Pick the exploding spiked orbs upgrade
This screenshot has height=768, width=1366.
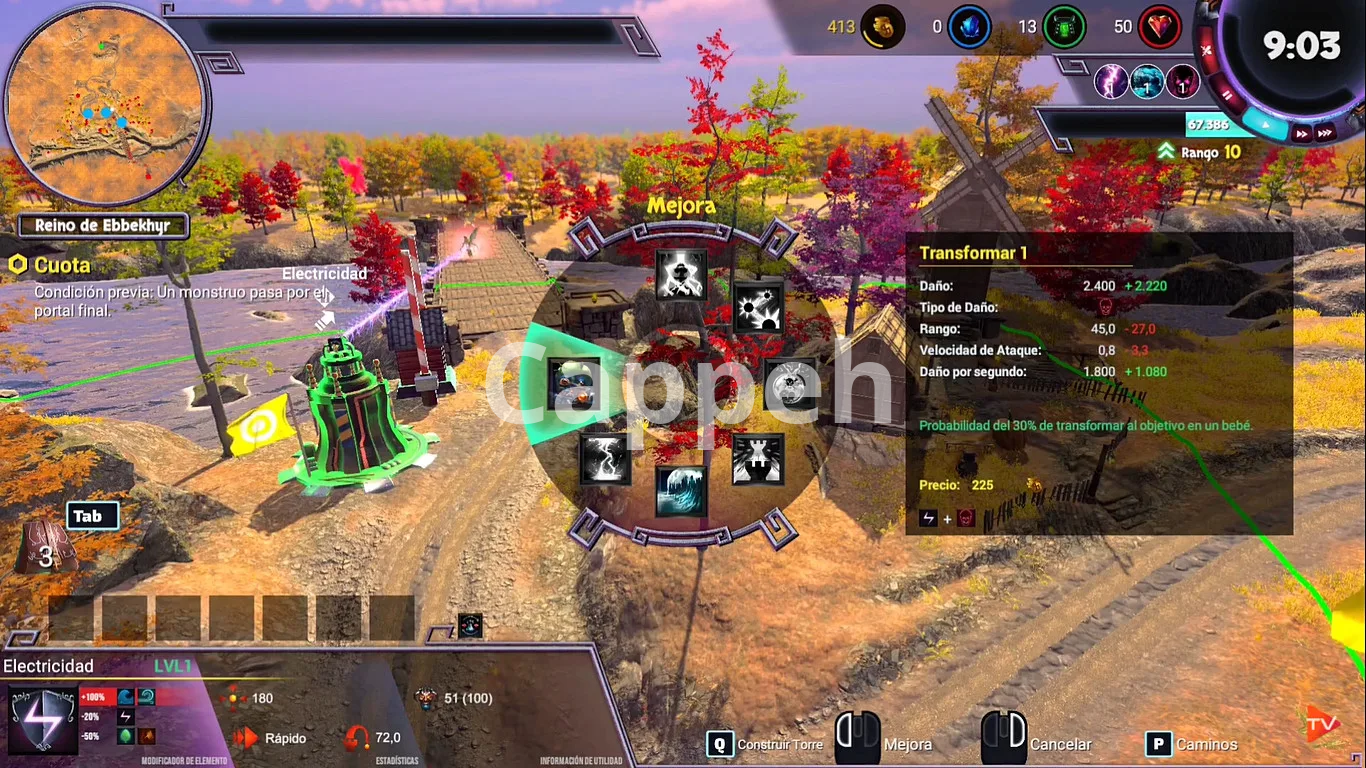point(759,307)
